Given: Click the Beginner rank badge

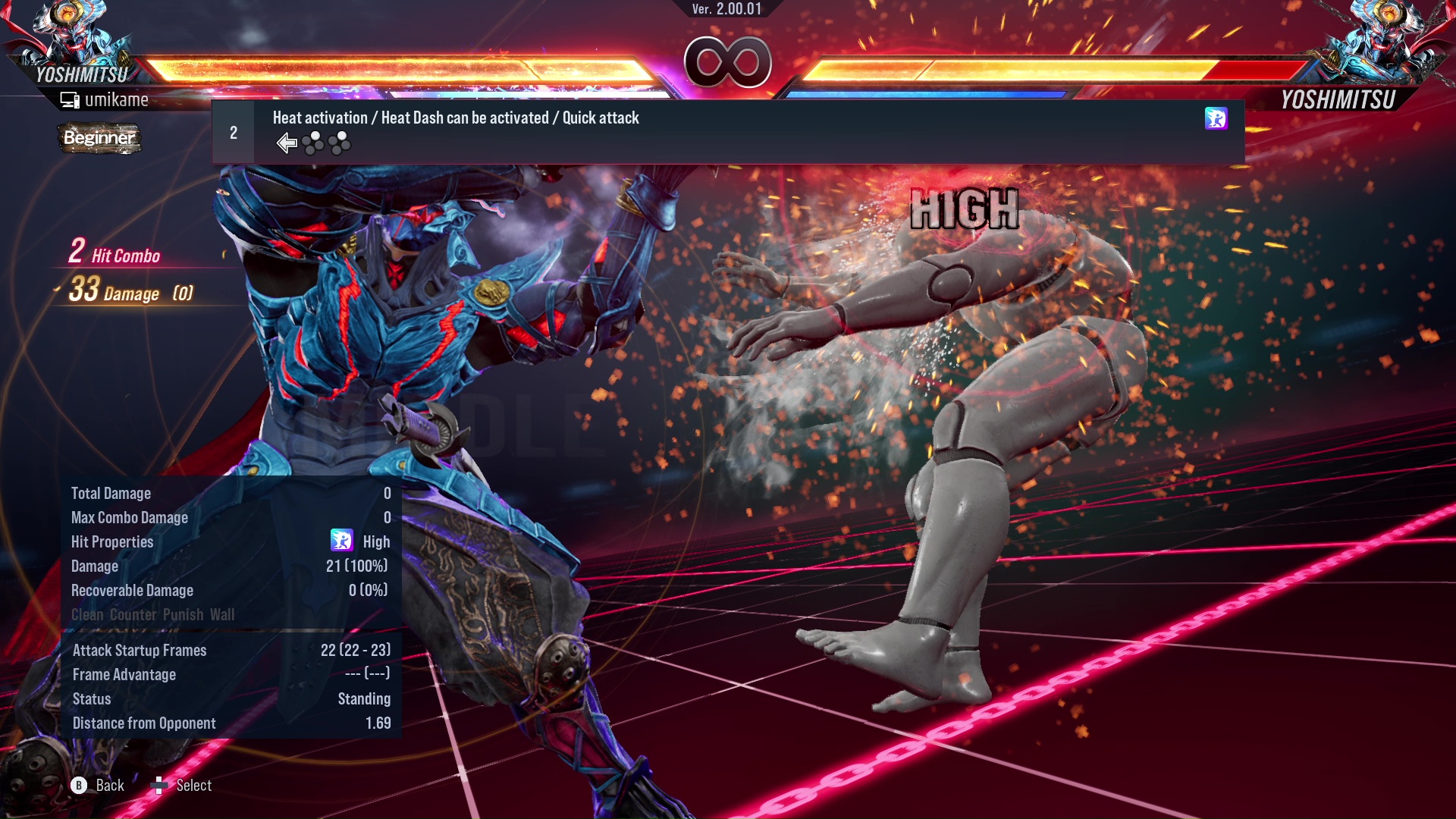Looking at the screenshot, I should (99, 139).
